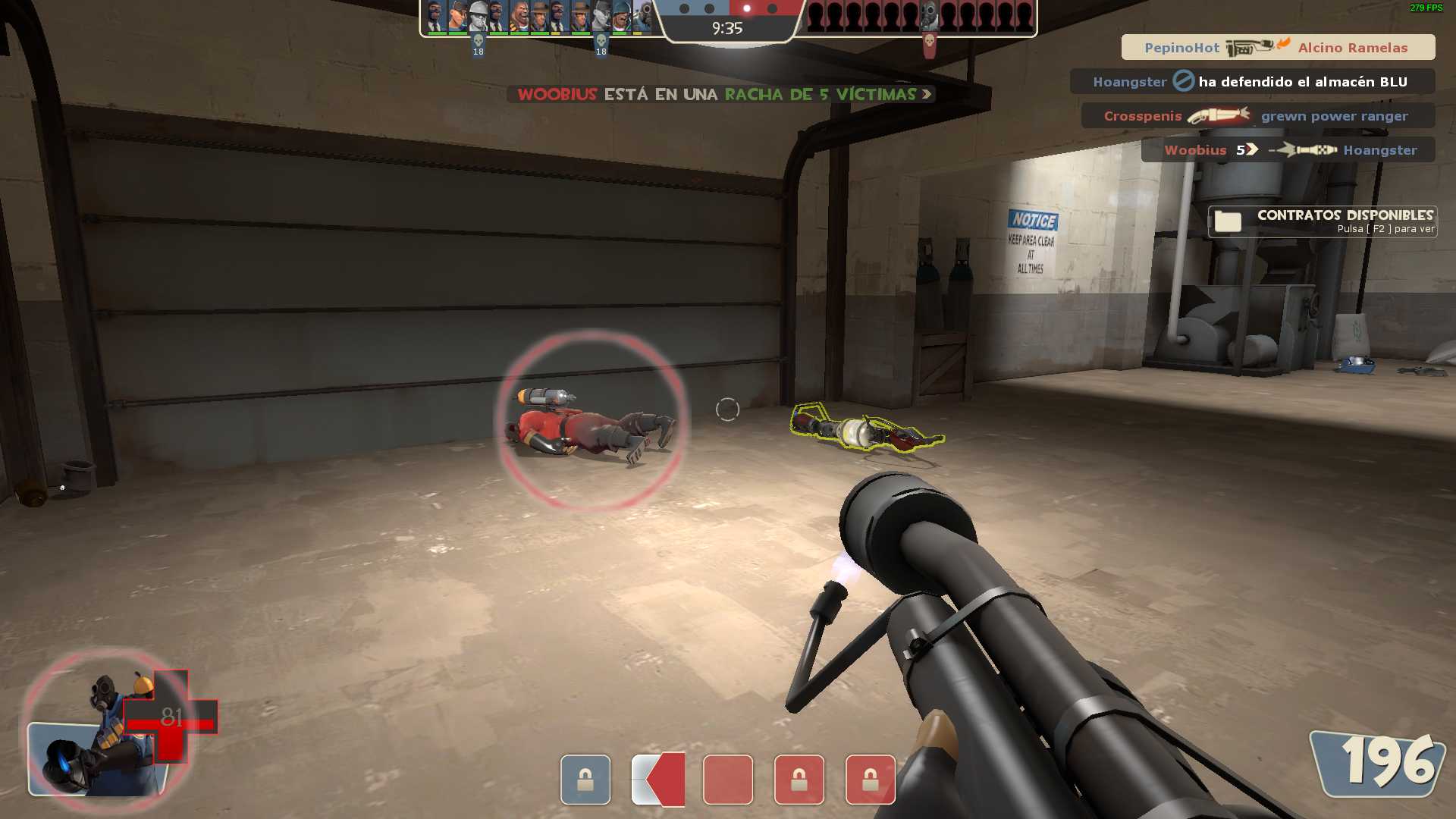Select the RED Pyro player portrait
The height and width of the screenshot is (819, 1456).
[930, 17]
